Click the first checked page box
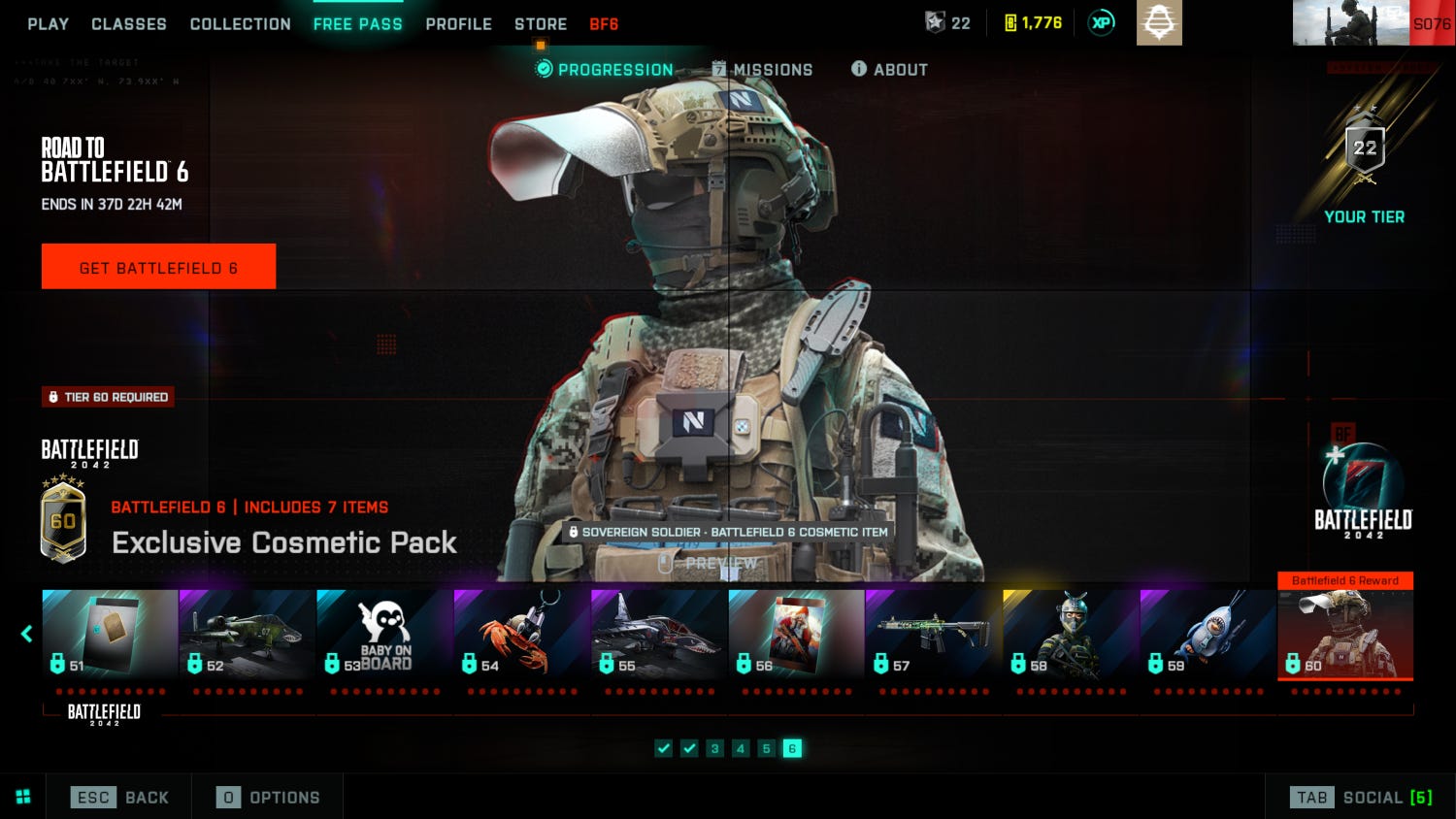Screen dimensions: 1456x819 pos(664,748)
